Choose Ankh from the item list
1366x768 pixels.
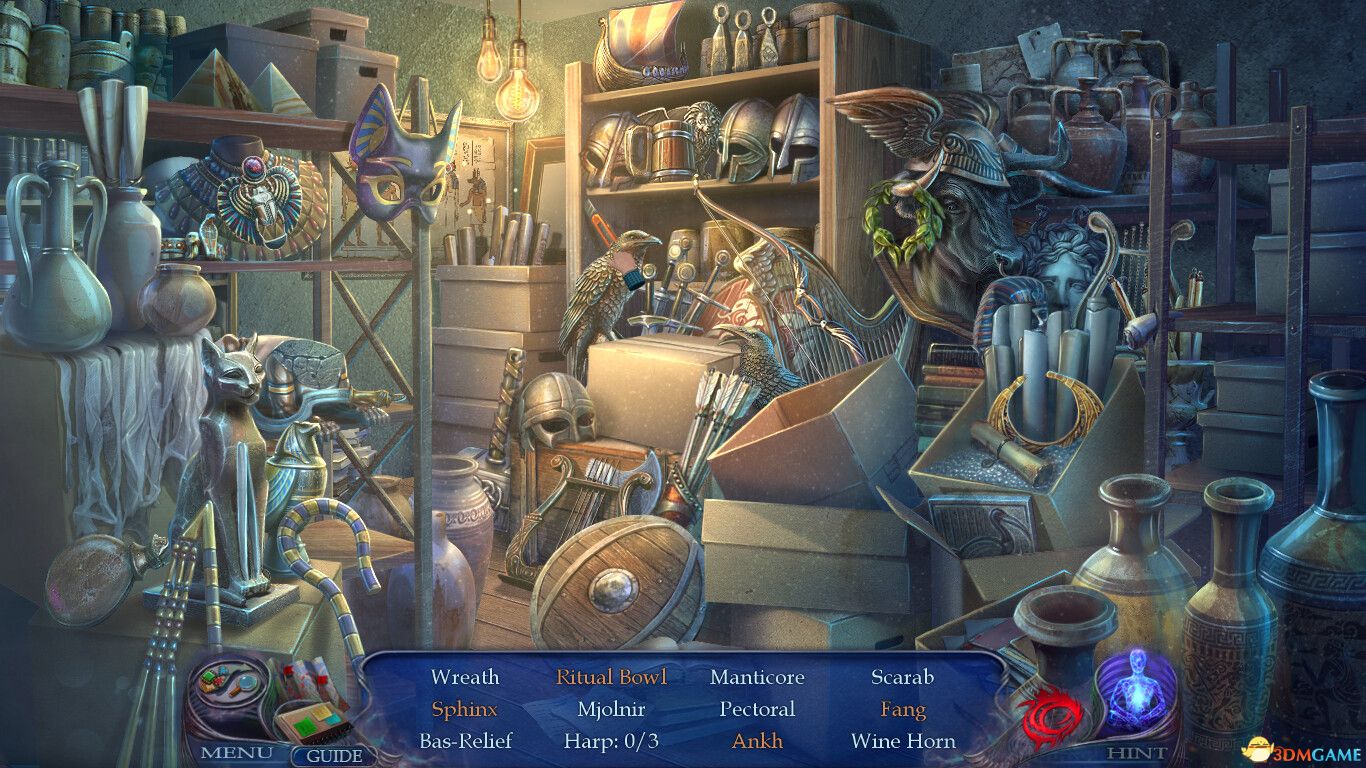point(757,741)
